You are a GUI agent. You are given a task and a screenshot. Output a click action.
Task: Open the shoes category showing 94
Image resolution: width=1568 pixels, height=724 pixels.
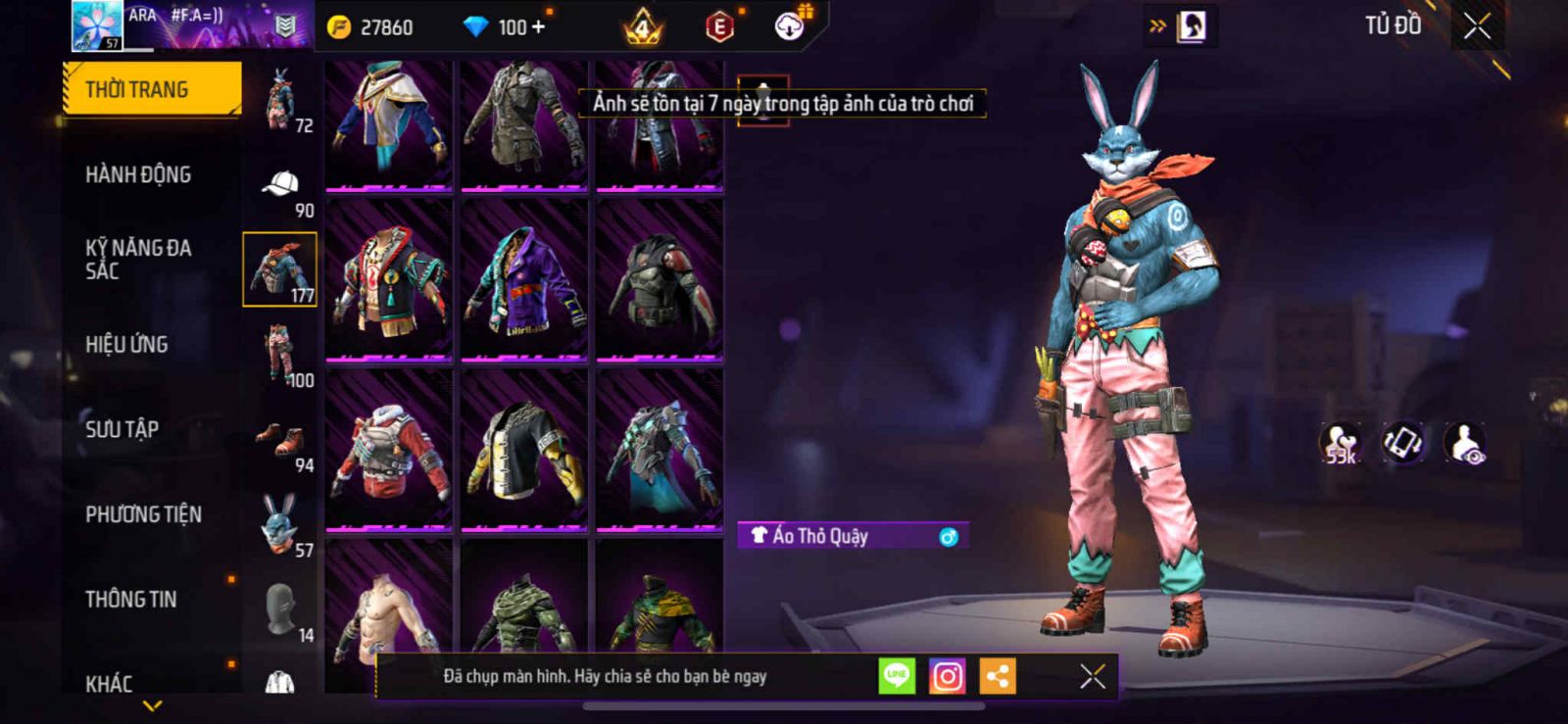[280, 441]
